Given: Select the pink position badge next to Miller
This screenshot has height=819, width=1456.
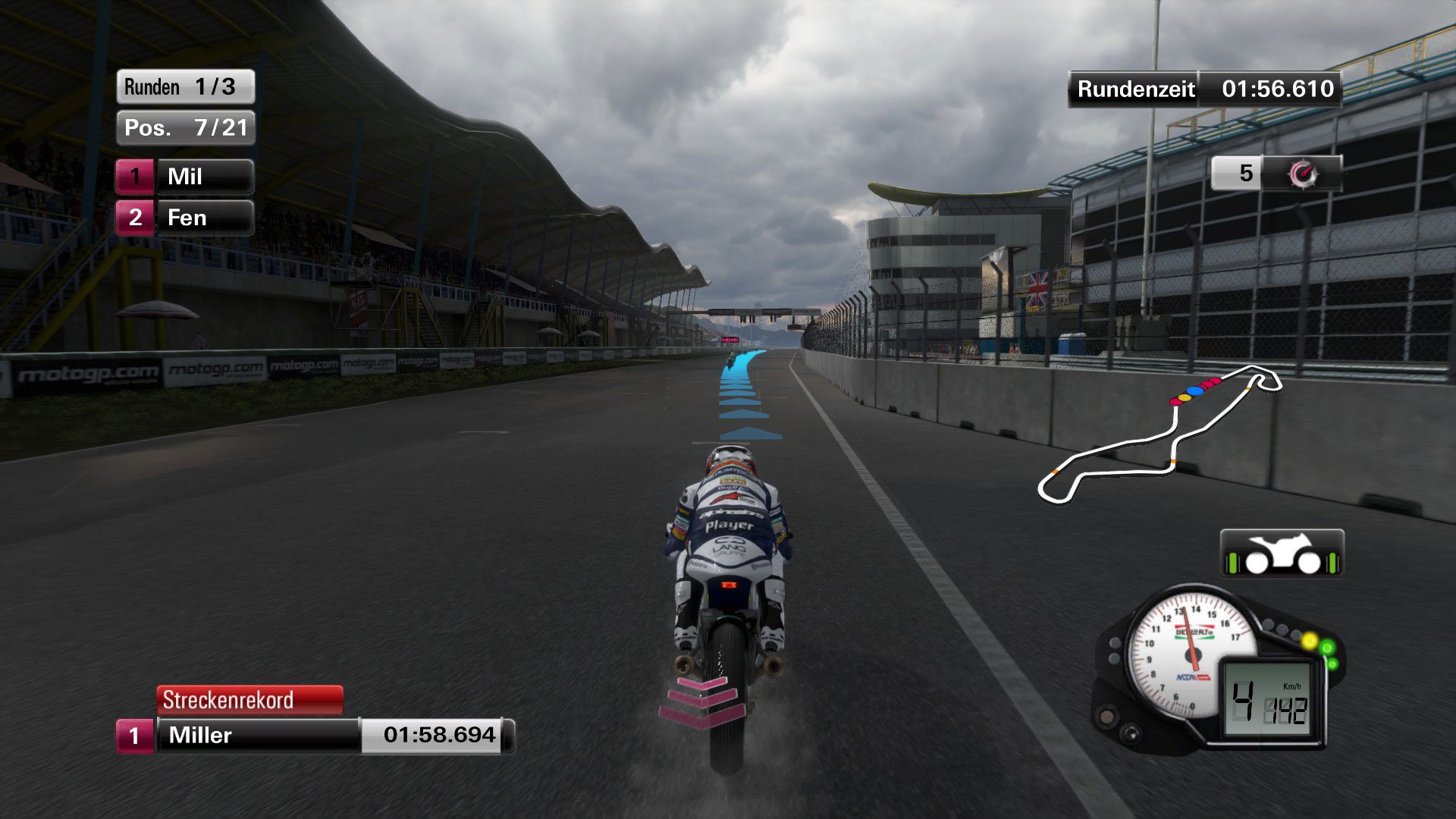Looking at the screenshot, I should pyautogui.click(x=135, y=733).
